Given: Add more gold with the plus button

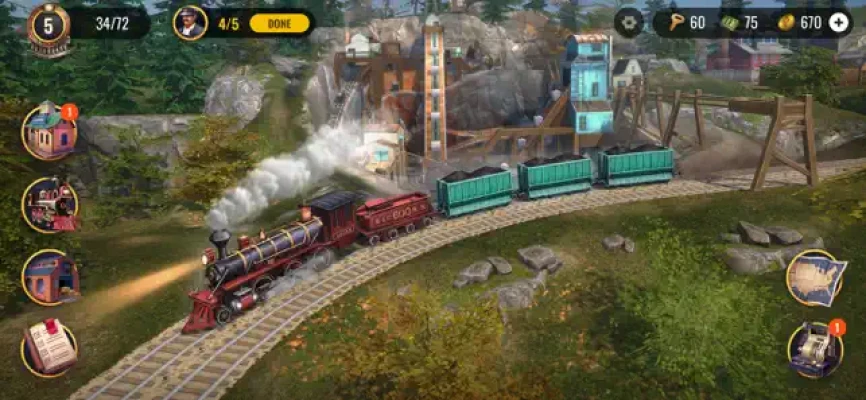Looking at the screenshot, I should click(838, 23).
